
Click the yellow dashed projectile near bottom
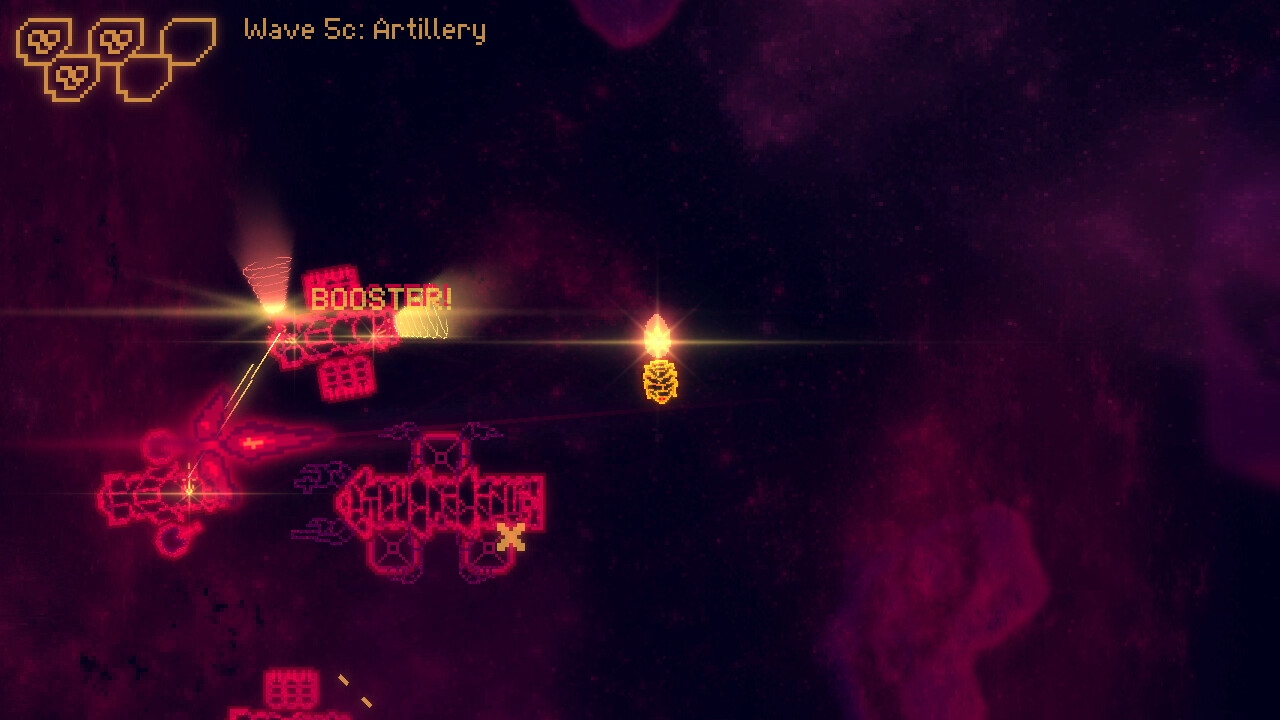345,679
